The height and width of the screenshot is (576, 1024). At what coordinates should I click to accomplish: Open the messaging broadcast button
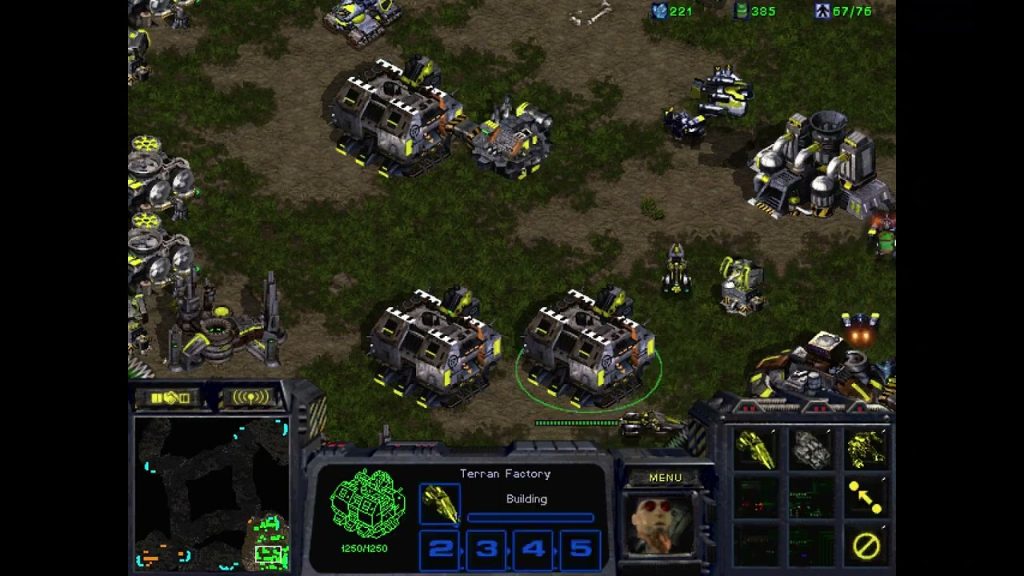click(248, 397)
